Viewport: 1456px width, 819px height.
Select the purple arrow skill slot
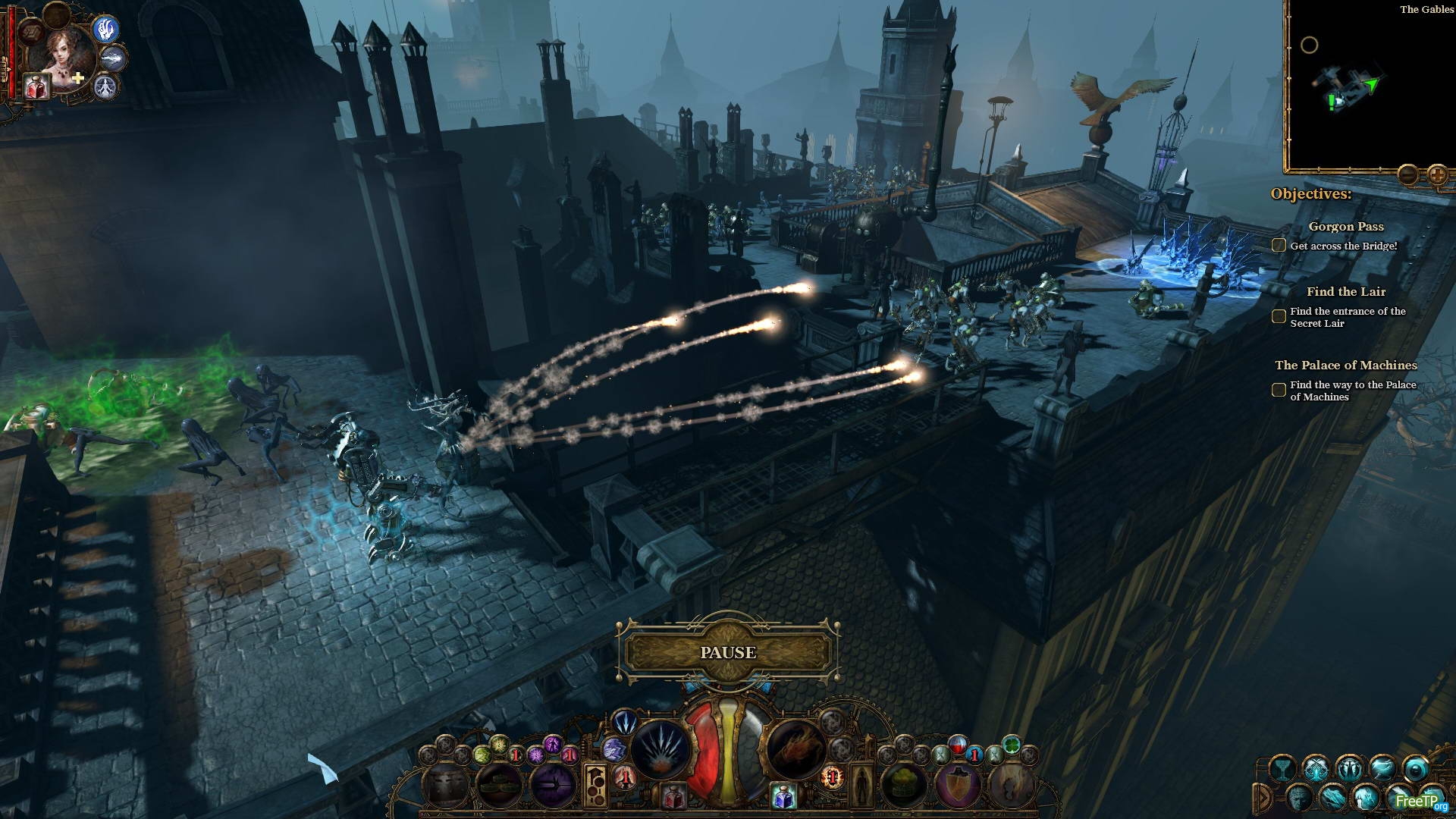click(553, 785)
